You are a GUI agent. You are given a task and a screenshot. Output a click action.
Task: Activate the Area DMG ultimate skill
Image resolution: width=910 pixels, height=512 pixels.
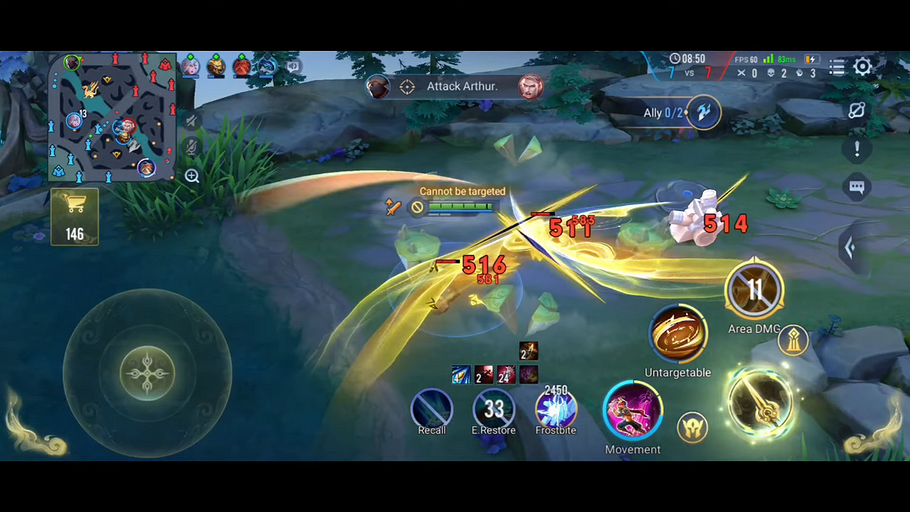pos(754,291)
